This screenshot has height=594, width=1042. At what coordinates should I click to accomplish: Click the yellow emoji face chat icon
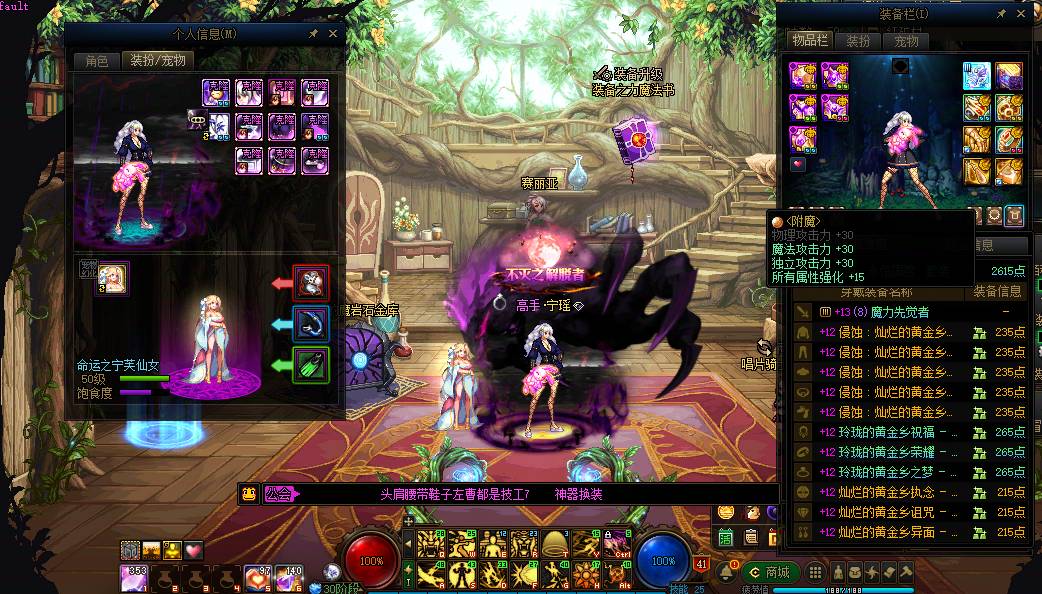tap(250, 494)
